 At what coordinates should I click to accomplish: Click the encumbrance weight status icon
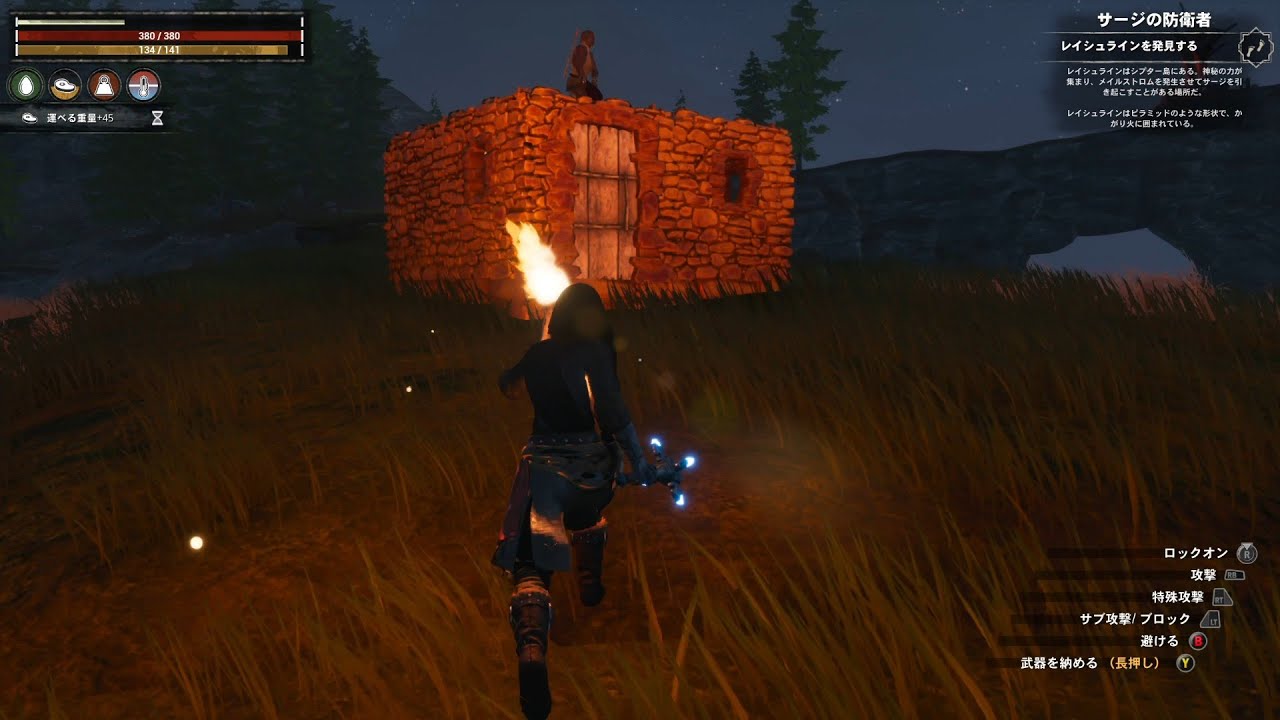pyautogui.click(x=103, y=85)
